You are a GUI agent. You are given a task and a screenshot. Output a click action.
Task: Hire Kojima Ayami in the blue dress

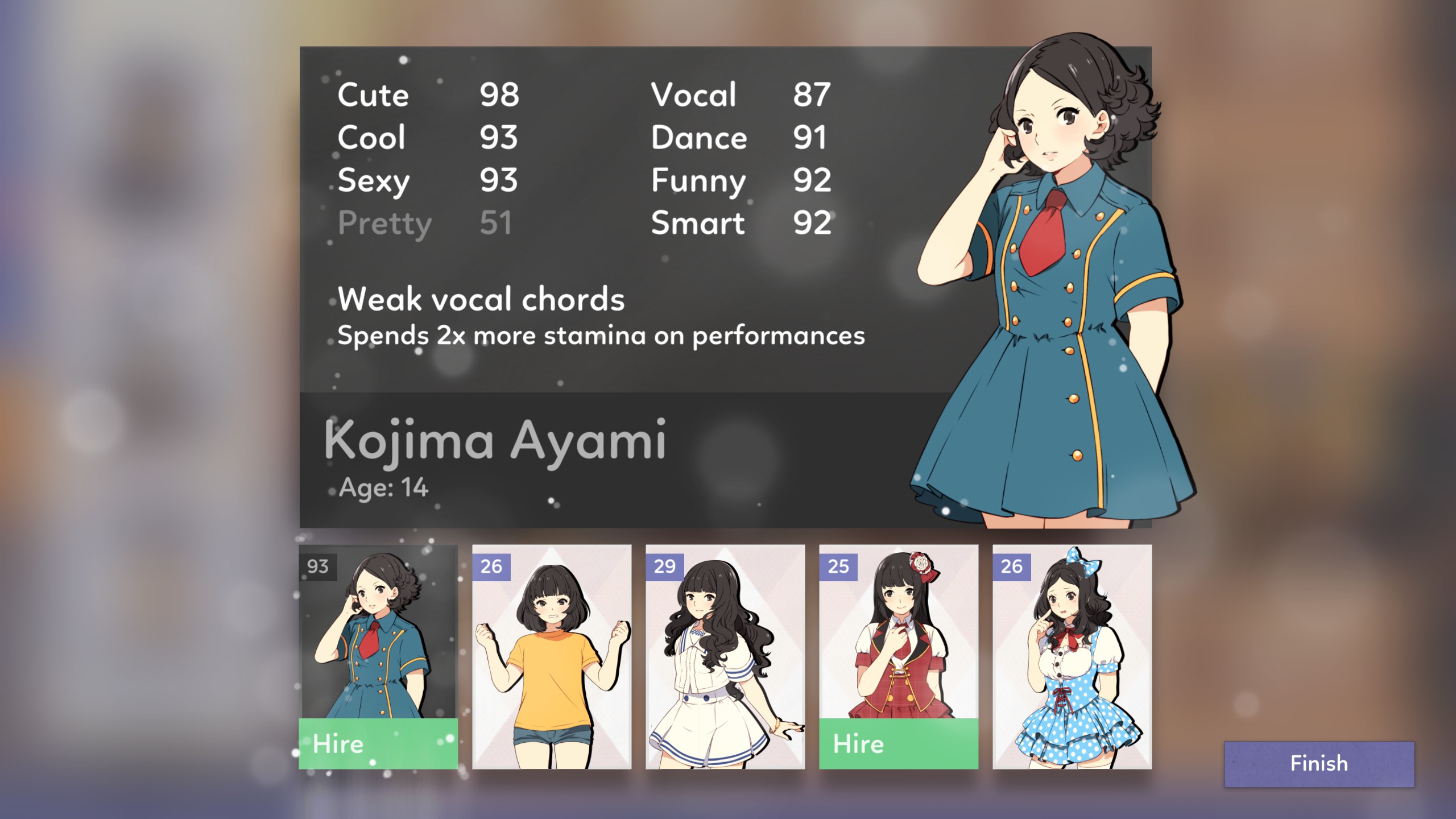click(x=378, y=743)
